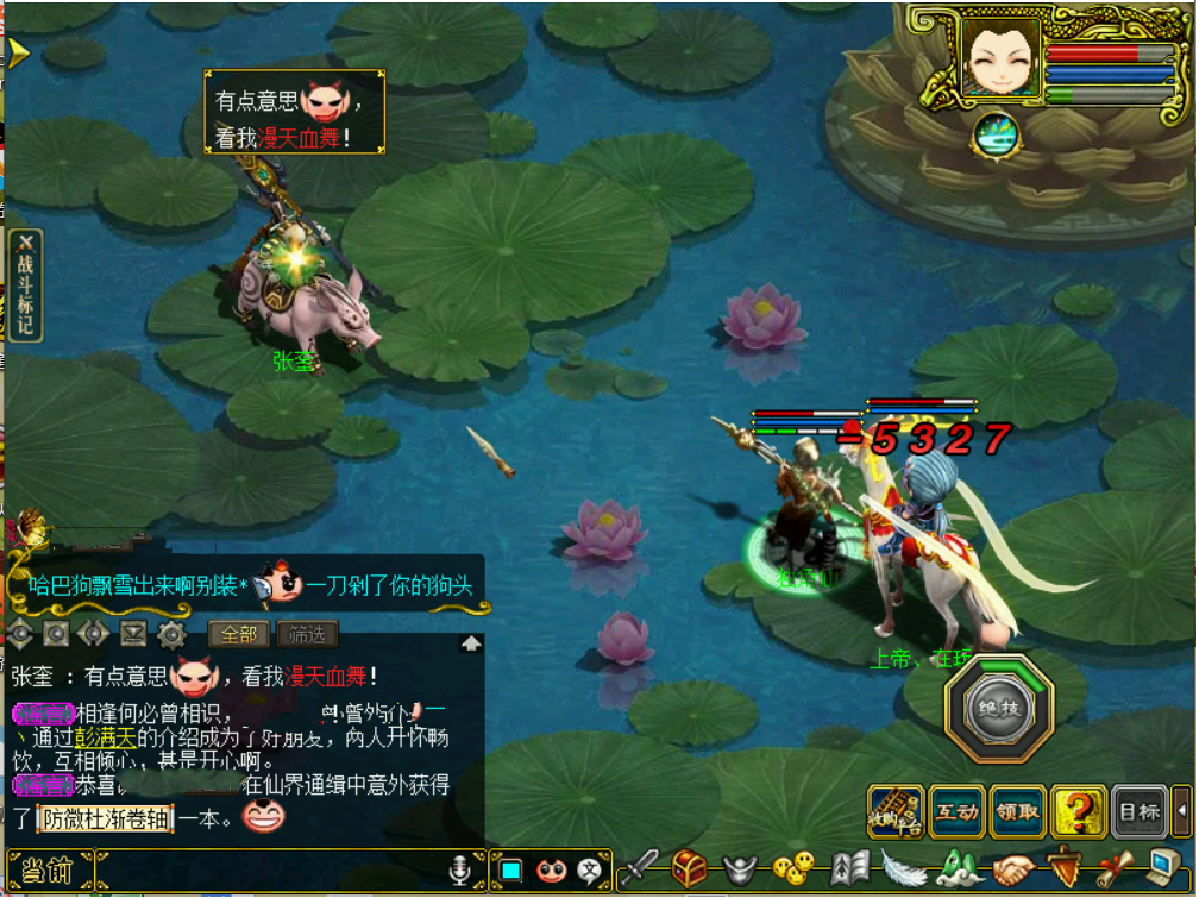The width and height of the screenshot is (1196, 897).
Task: Open the treasure chest inventory icon
Action: 689,869
